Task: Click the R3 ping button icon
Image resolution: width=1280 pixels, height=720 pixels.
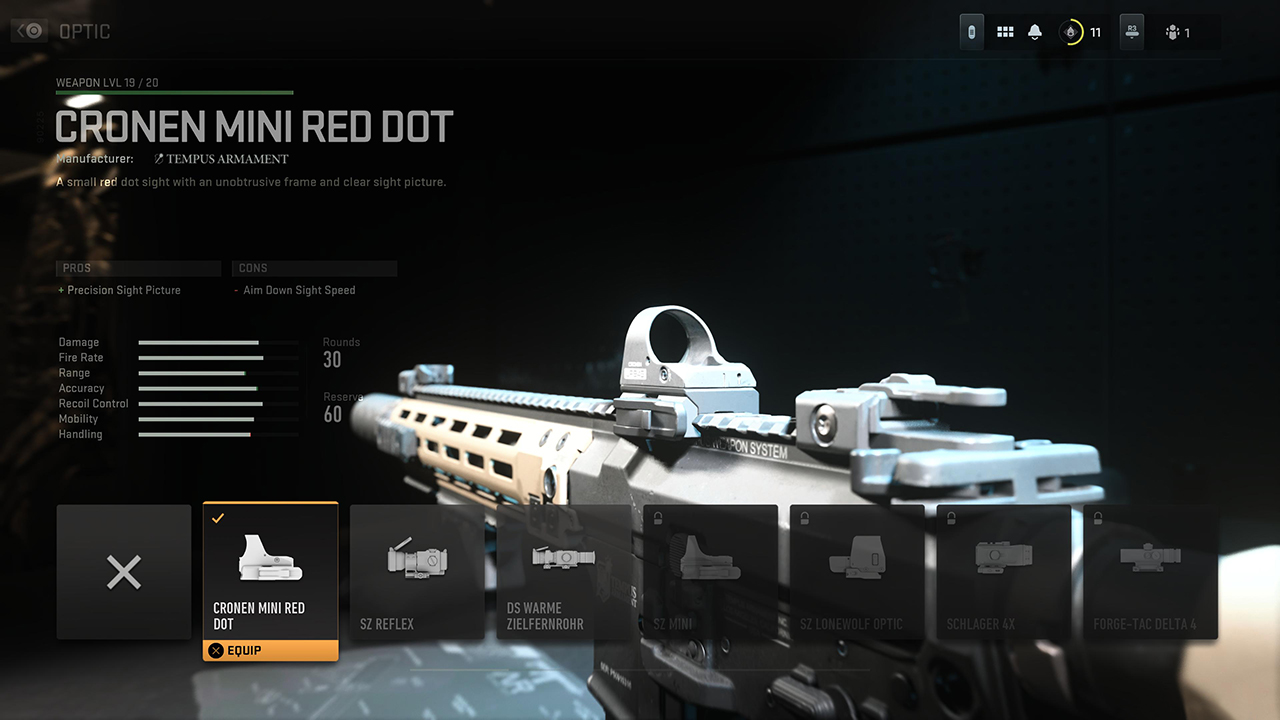Action: pyautogui.click(x=1131, y=31)
